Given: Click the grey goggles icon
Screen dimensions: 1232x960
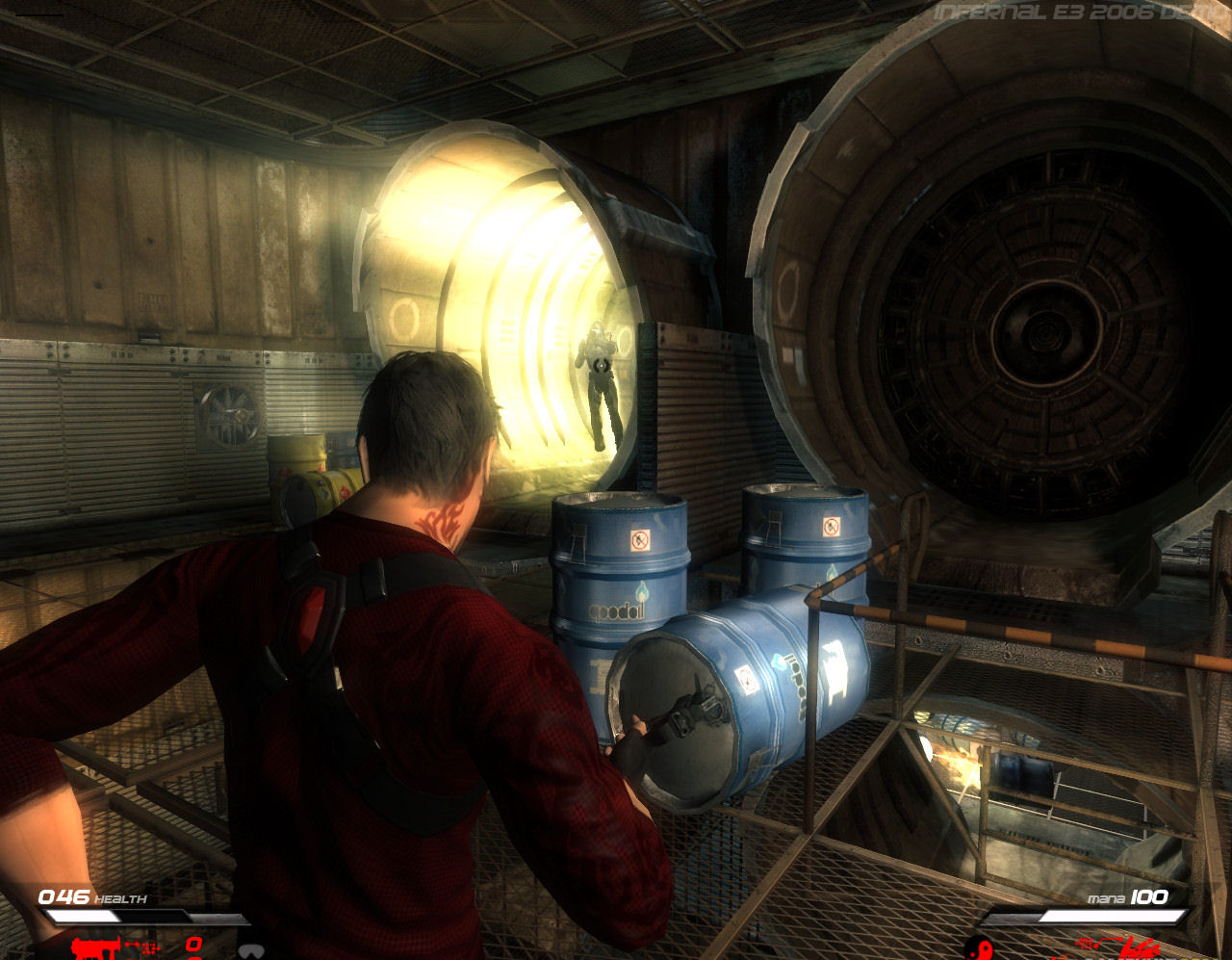Looking at the screenshot, I should pos(250,951).
